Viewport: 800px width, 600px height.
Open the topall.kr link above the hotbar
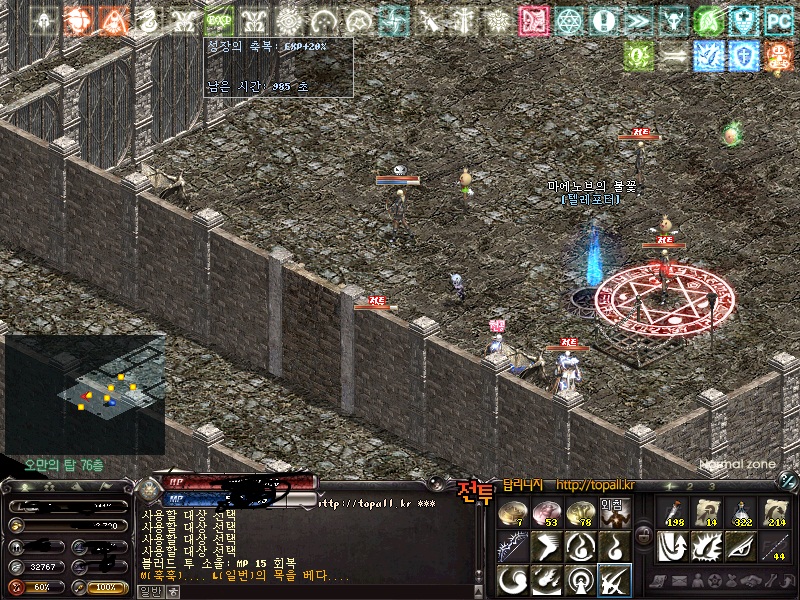click(x=595, y=485)
